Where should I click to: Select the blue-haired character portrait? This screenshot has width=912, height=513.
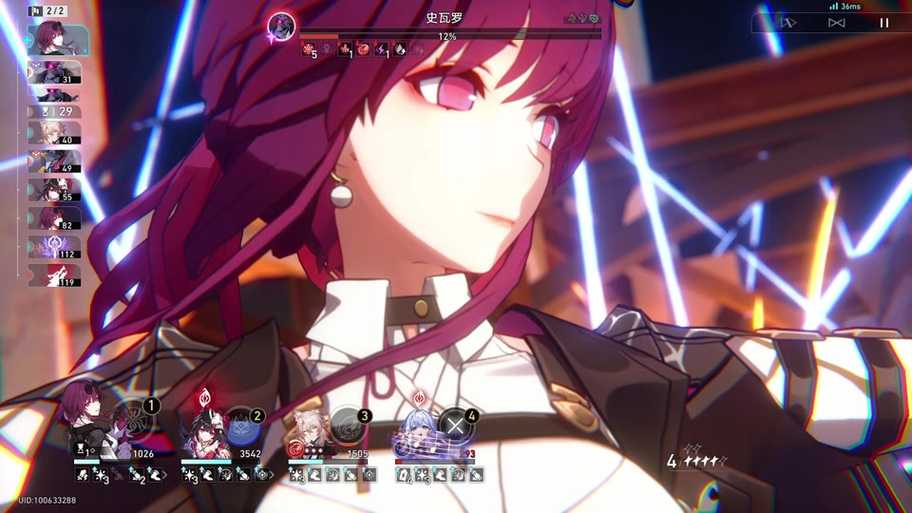(x=417, y=432)
